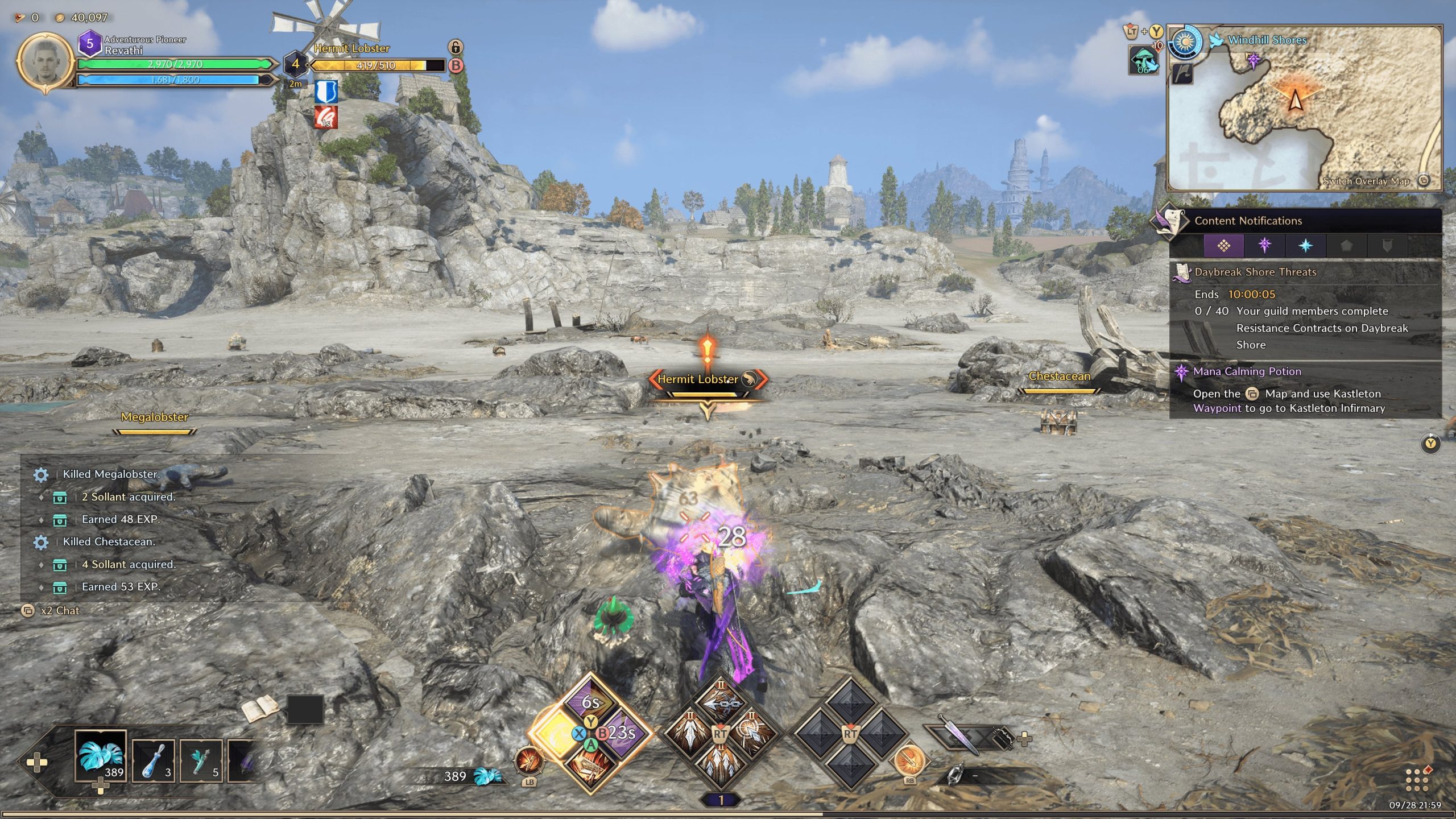Trigger the orange weapon skill above RB
The width and height of the screenshot is (1456, 819).
(x=909, y=760)
